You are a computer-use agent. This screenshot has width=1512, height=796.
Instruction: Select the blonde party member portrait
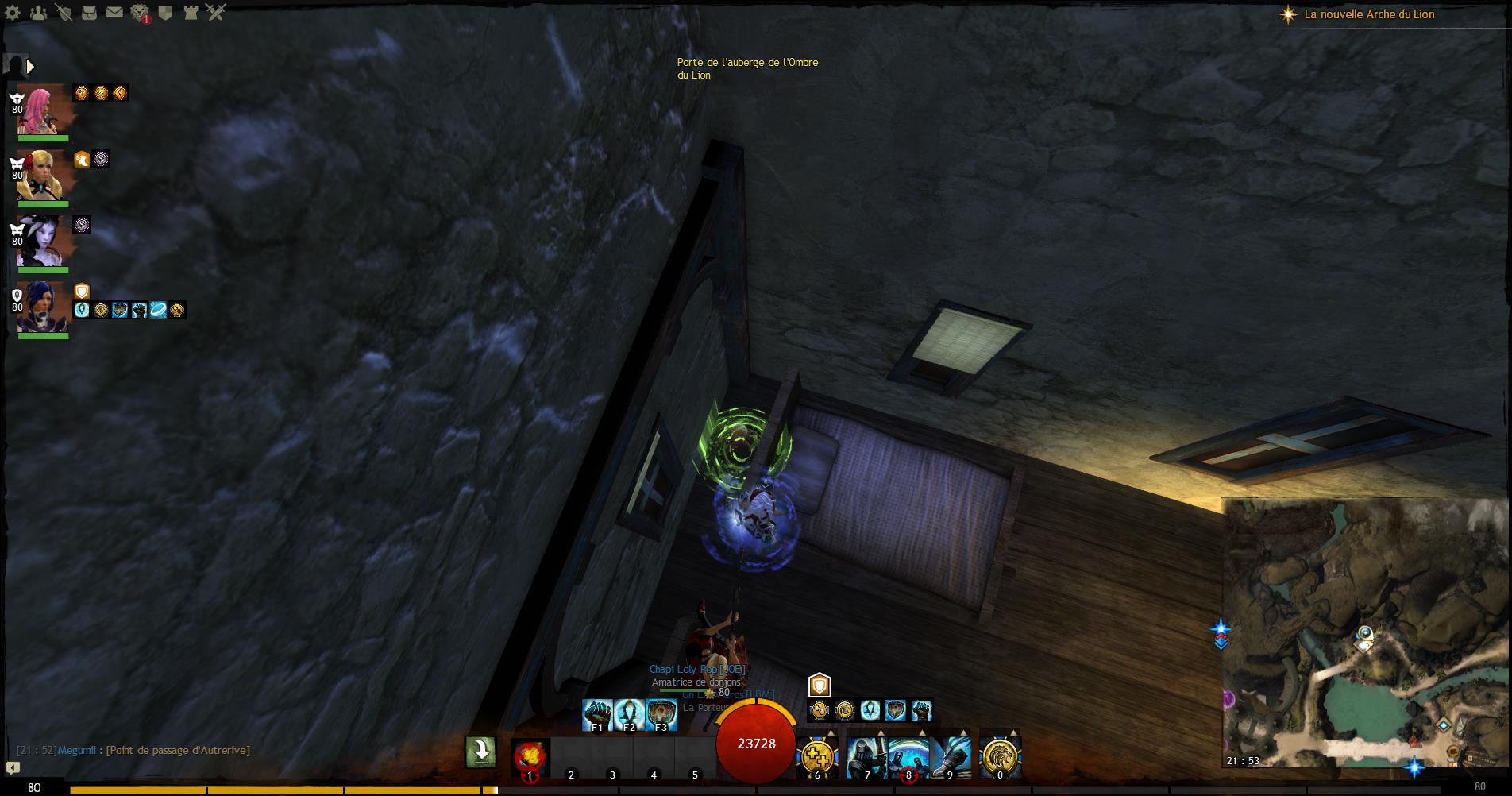pyautogui.click(x=41, y=176)
